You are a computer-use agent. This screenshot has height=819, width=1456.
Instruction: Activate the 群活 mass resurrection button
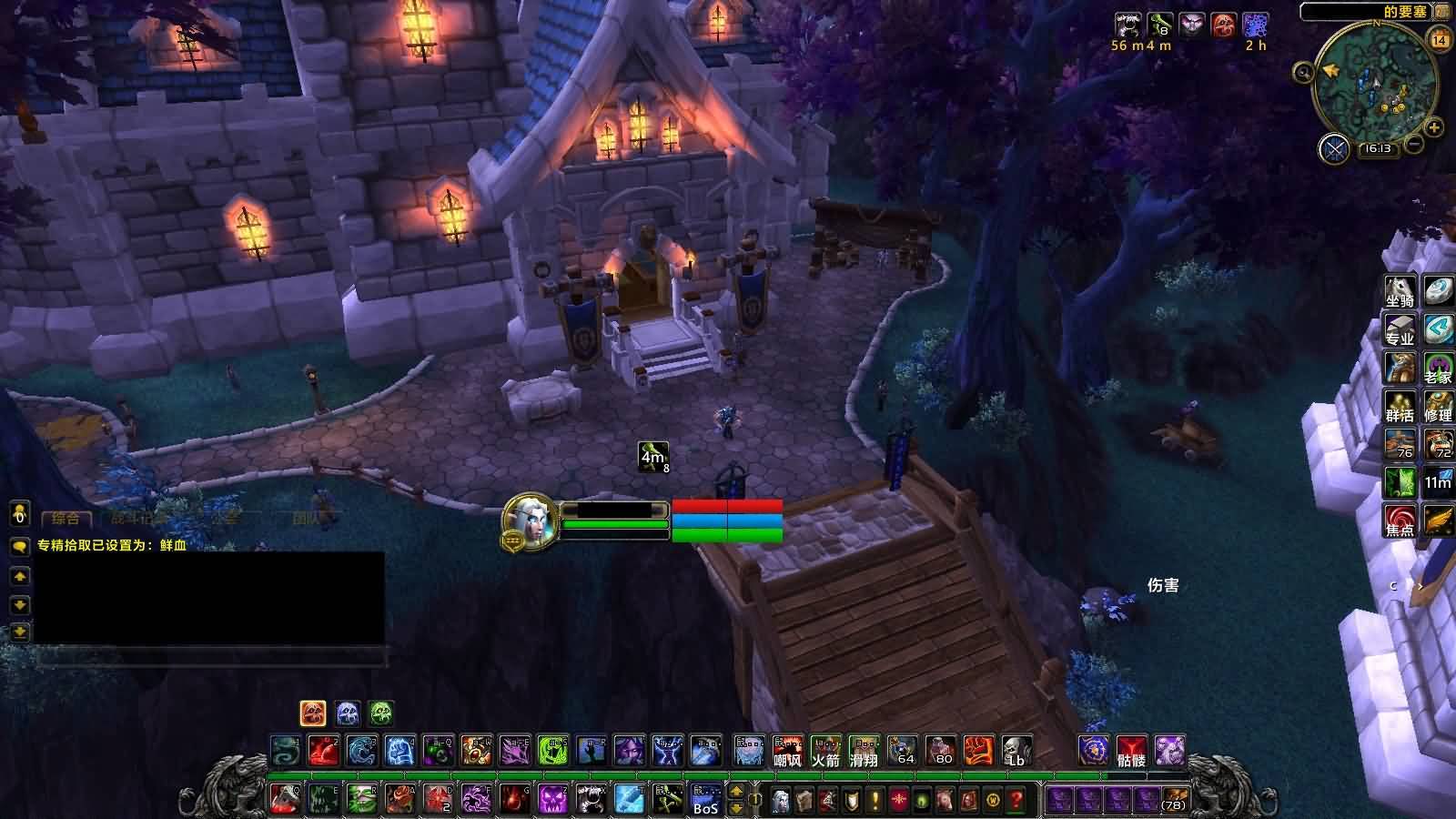(1400, 406)
